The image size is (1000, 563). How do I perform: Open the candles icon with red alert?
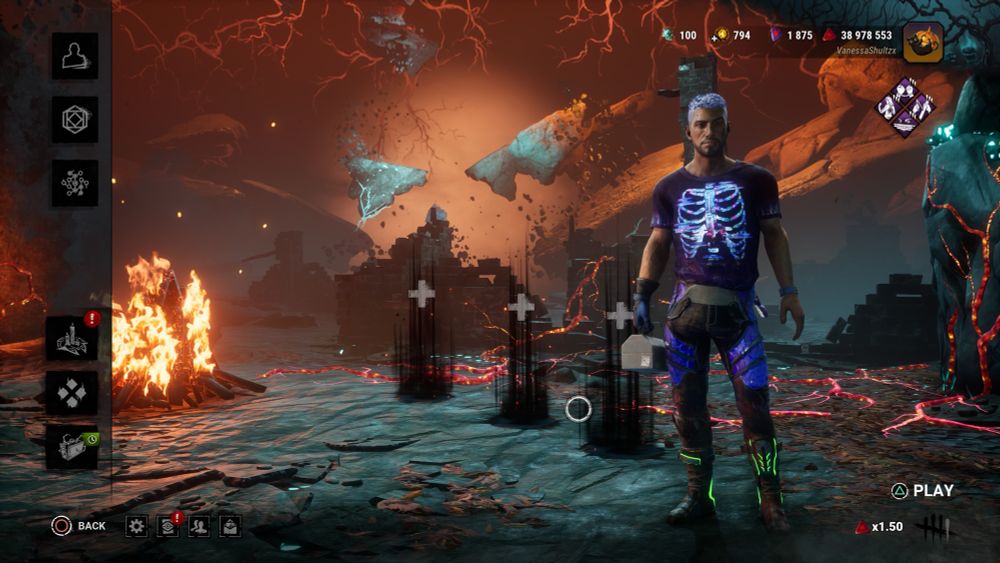(73, 338)
